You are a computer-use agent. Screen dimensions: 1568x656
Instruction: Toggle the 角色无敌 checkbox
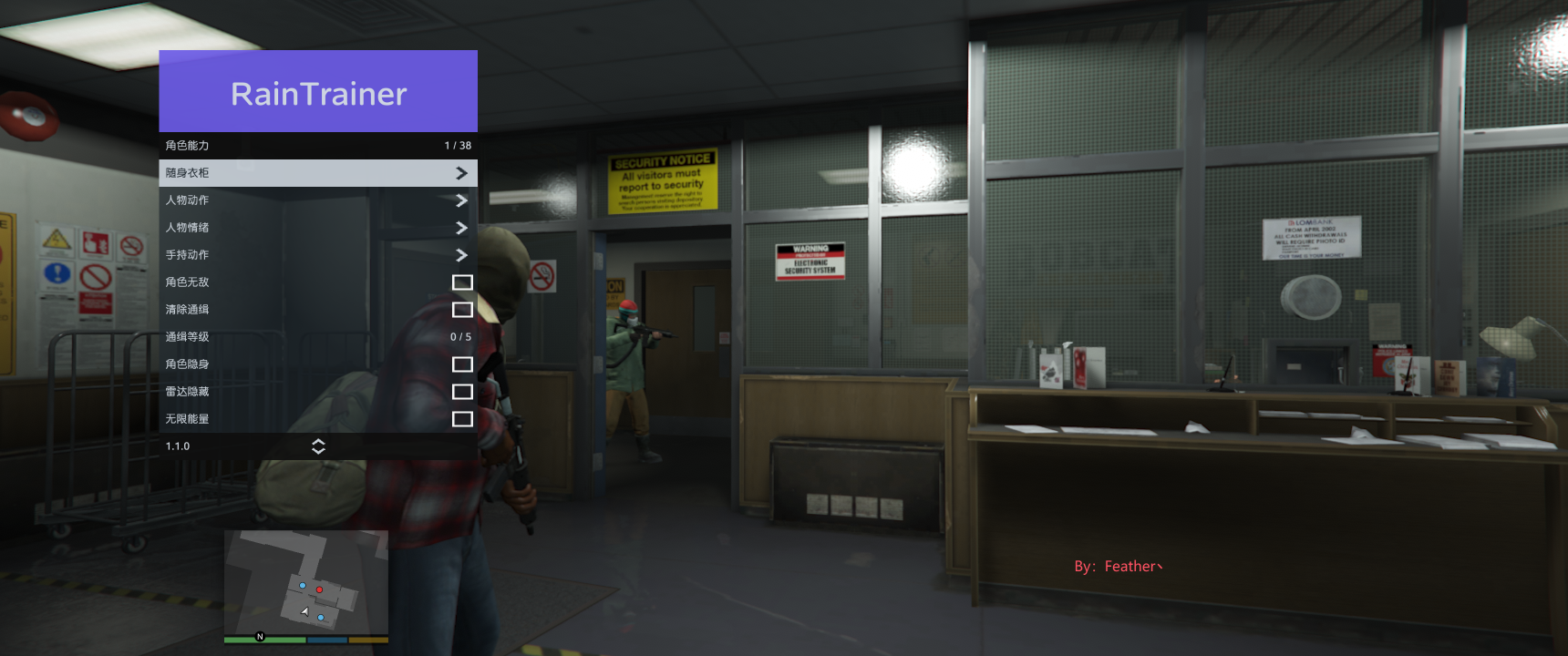point(462,282)
